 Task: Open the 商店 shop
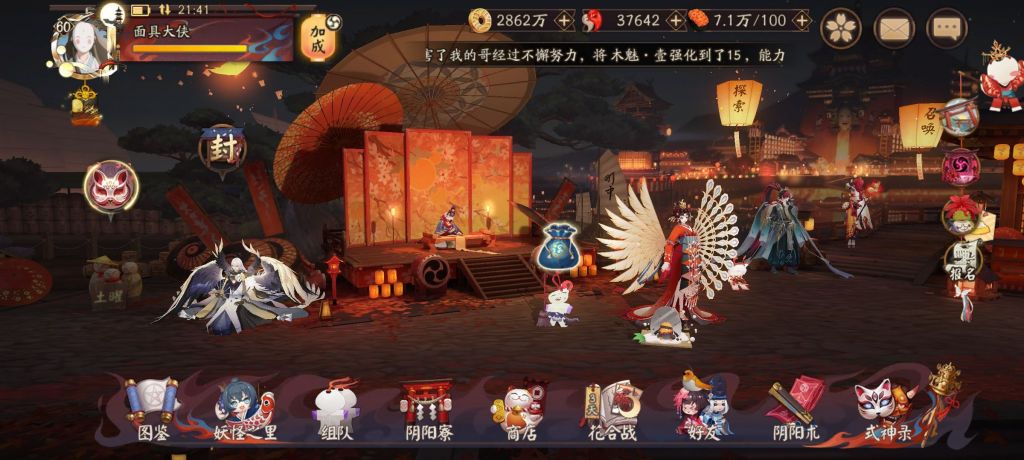[518, 410]
